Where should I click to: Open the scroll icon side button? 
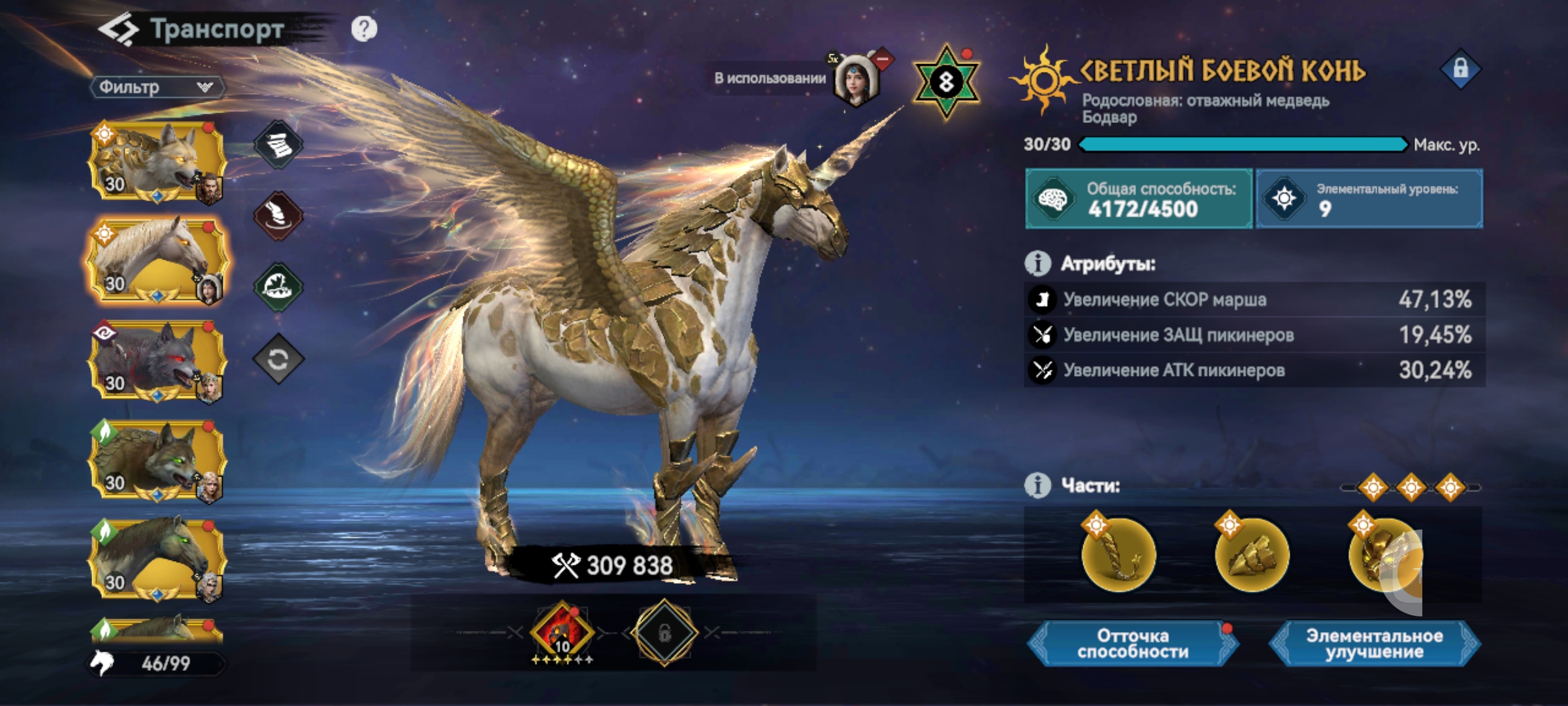pos(278,144)
